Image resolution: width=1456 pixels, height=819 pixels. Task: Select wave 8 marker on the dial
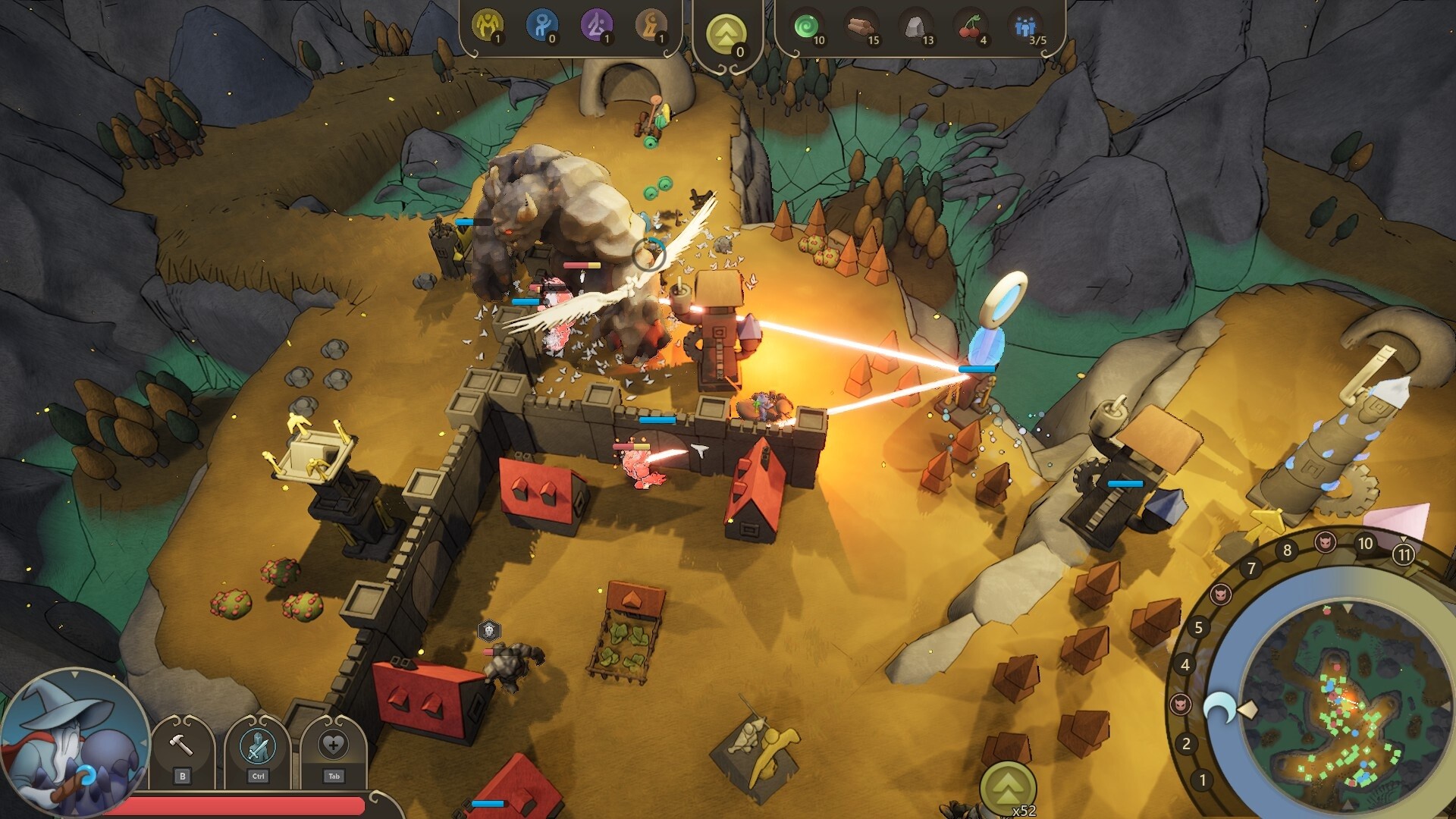coord(1287,551)
